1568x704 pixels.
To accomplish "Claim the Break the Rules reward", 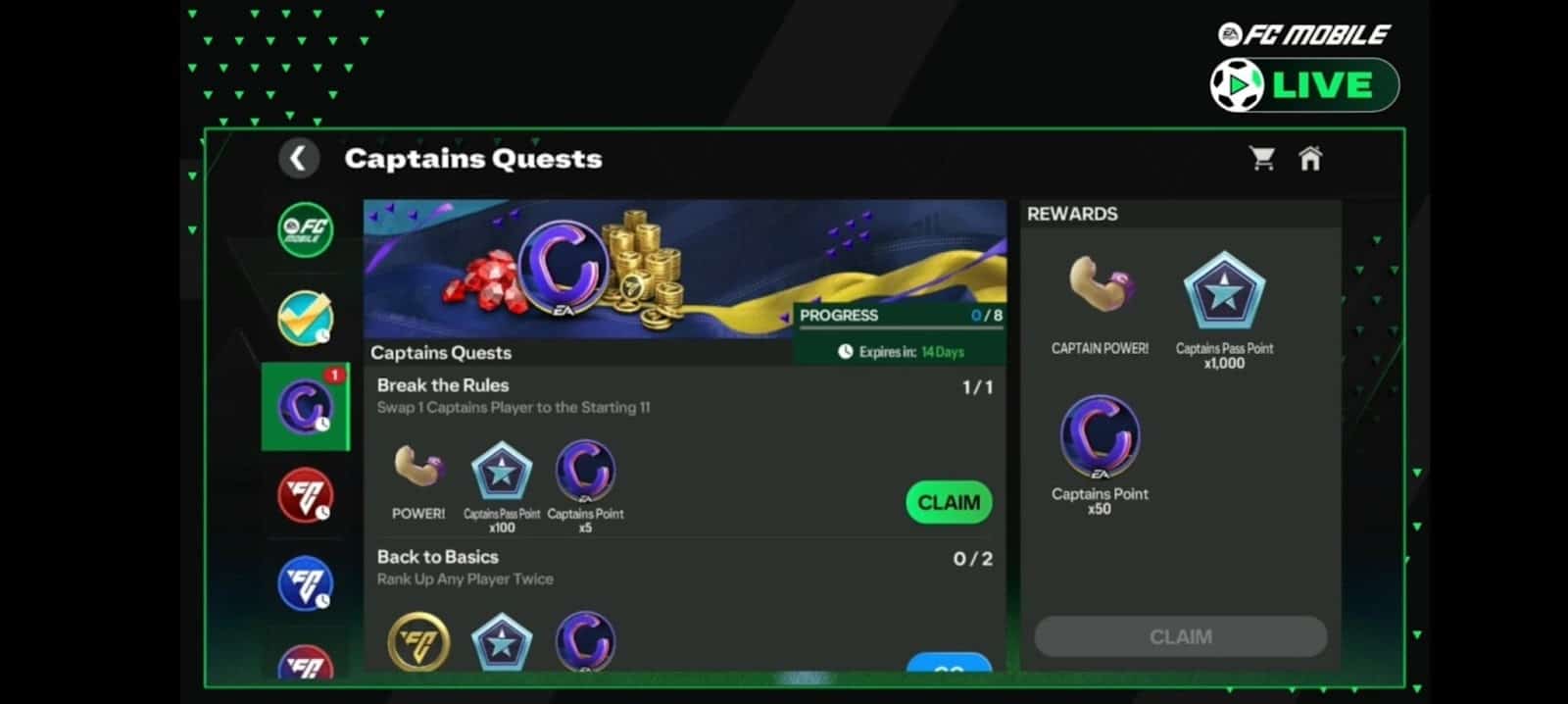I will 949,502.
